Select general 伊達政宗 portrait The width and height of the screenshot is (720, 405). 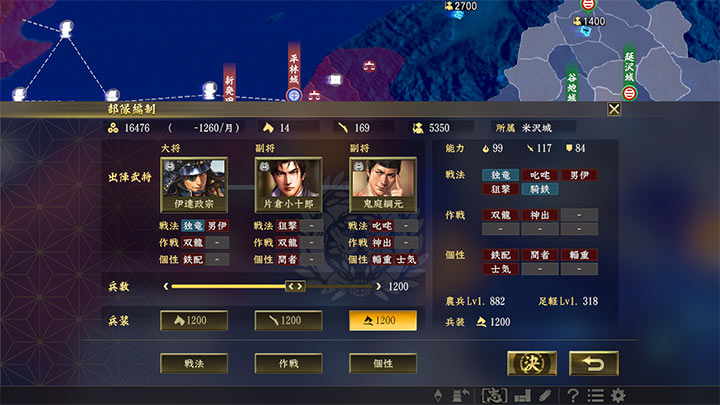(193, 186)
